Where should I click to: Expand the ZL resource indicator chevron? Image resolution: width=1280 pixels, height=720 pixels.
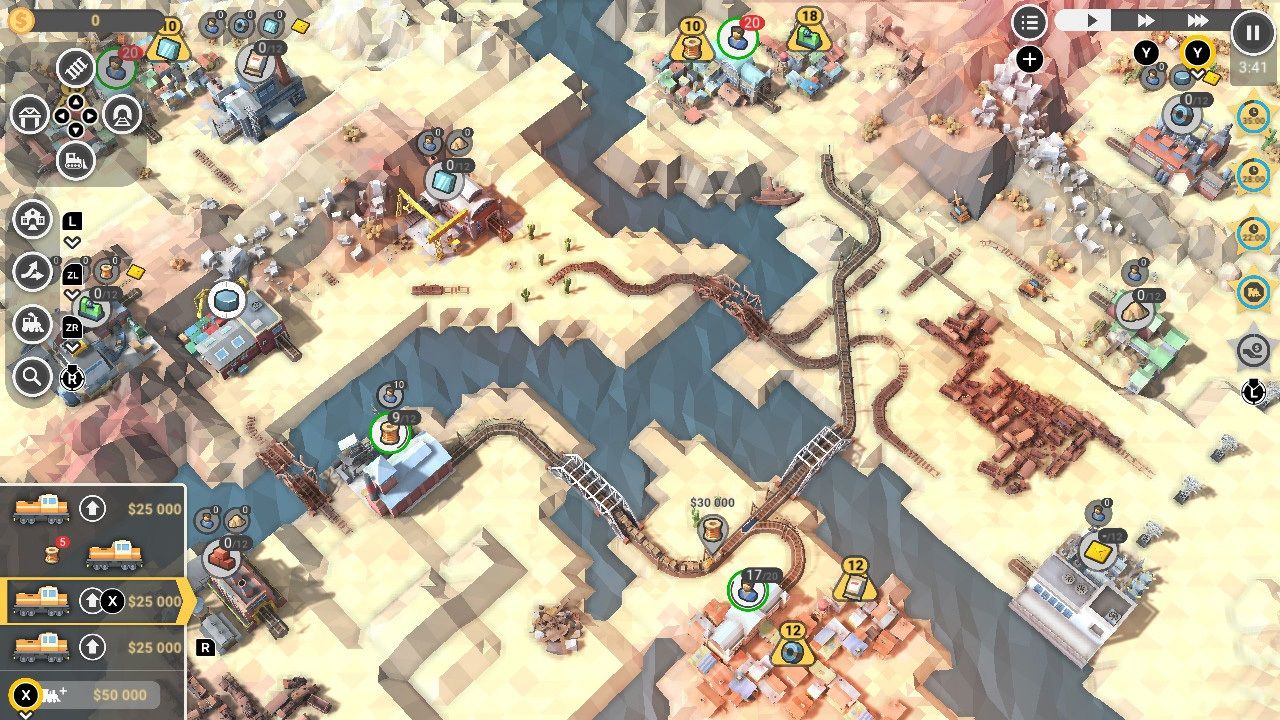tap(70, 293)
